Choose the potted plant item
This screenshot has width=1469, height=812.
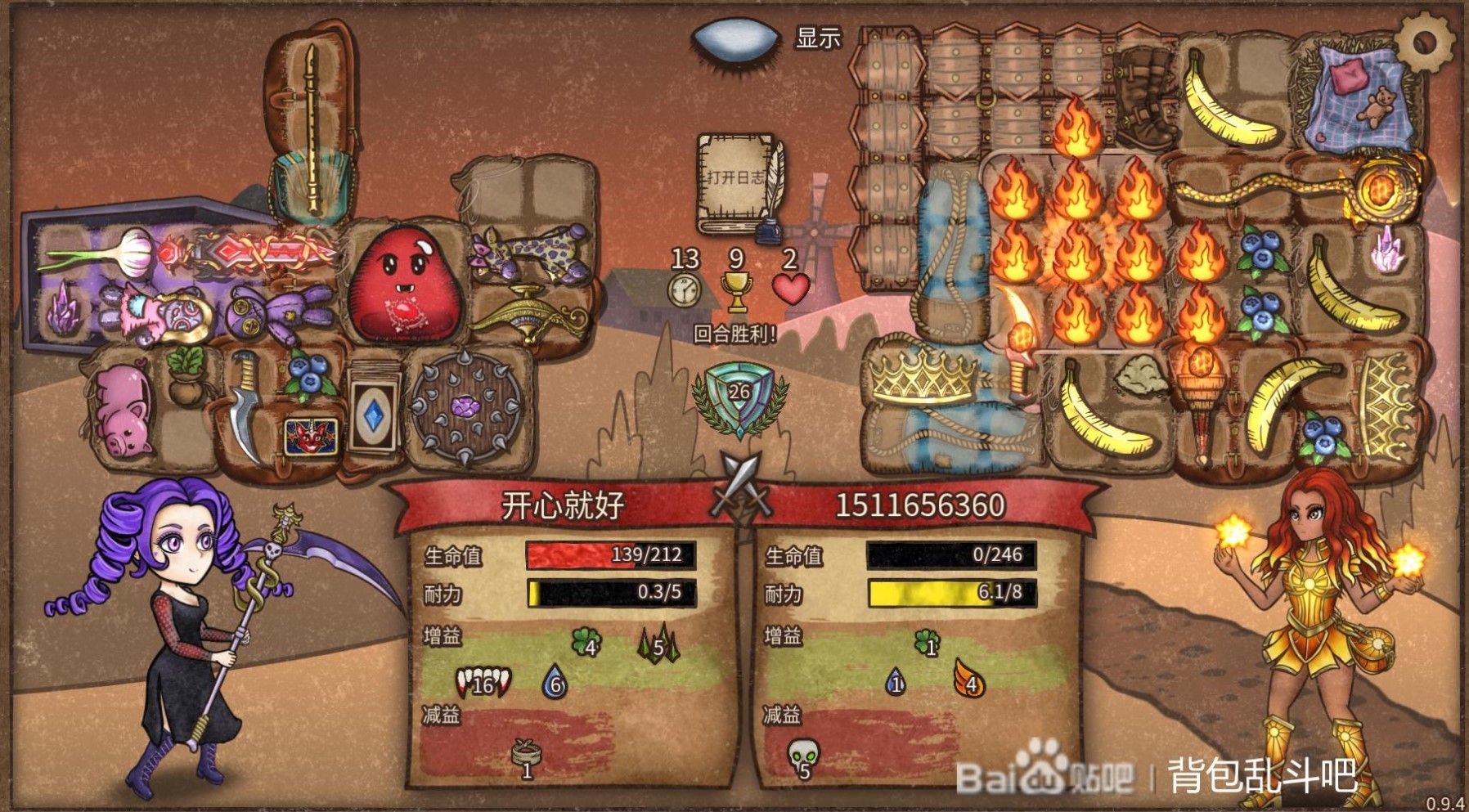coord(187,374)
